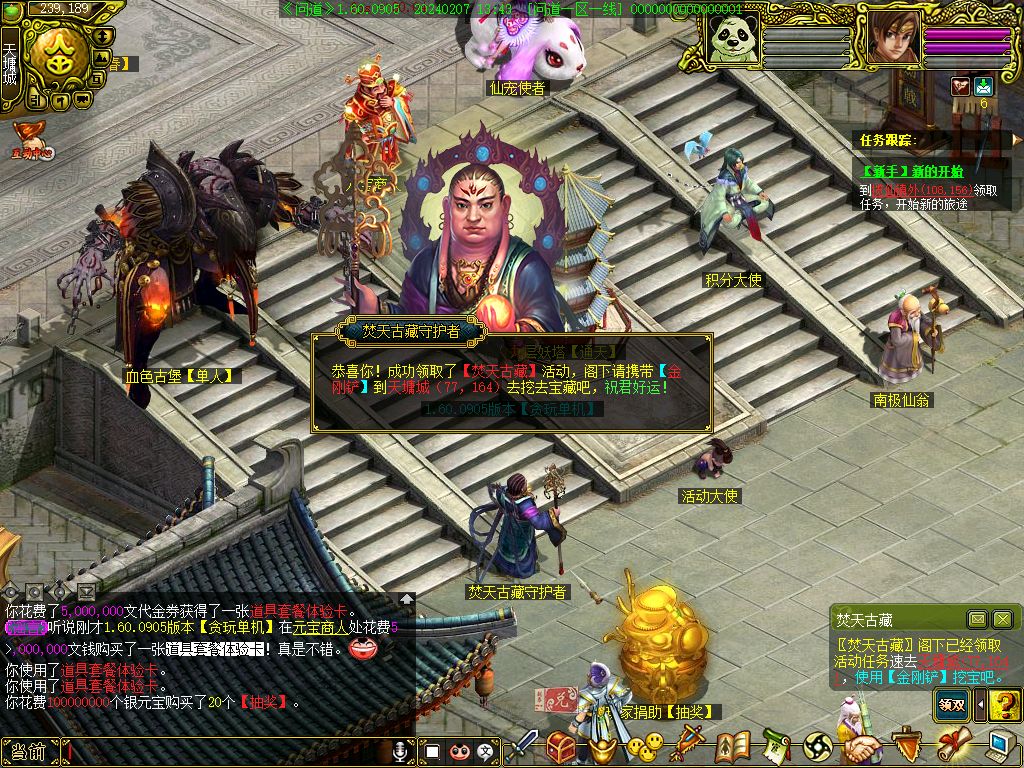
Task: Open the computer monitor system icon
Action: 1001,746
